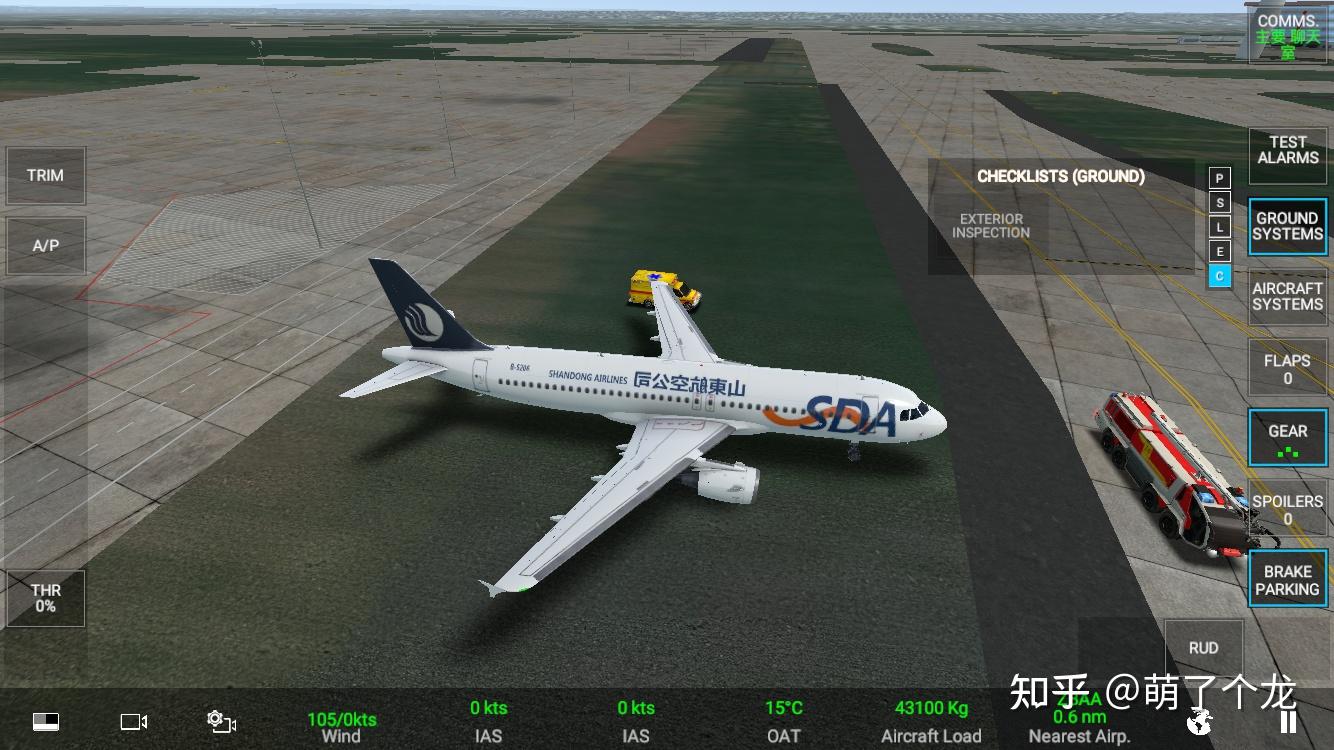
Task: Switch to the P ground systems tab
Action: [x=1219, y=179]
